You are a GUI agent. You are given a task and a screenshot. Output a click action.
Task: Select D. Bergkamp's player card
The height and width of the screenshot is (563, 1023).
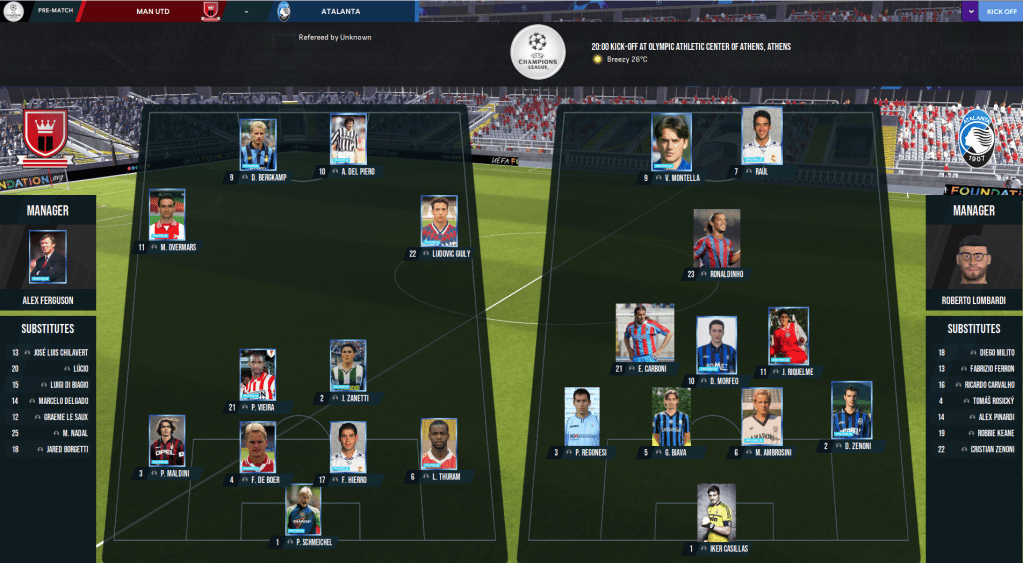point(257,145)
